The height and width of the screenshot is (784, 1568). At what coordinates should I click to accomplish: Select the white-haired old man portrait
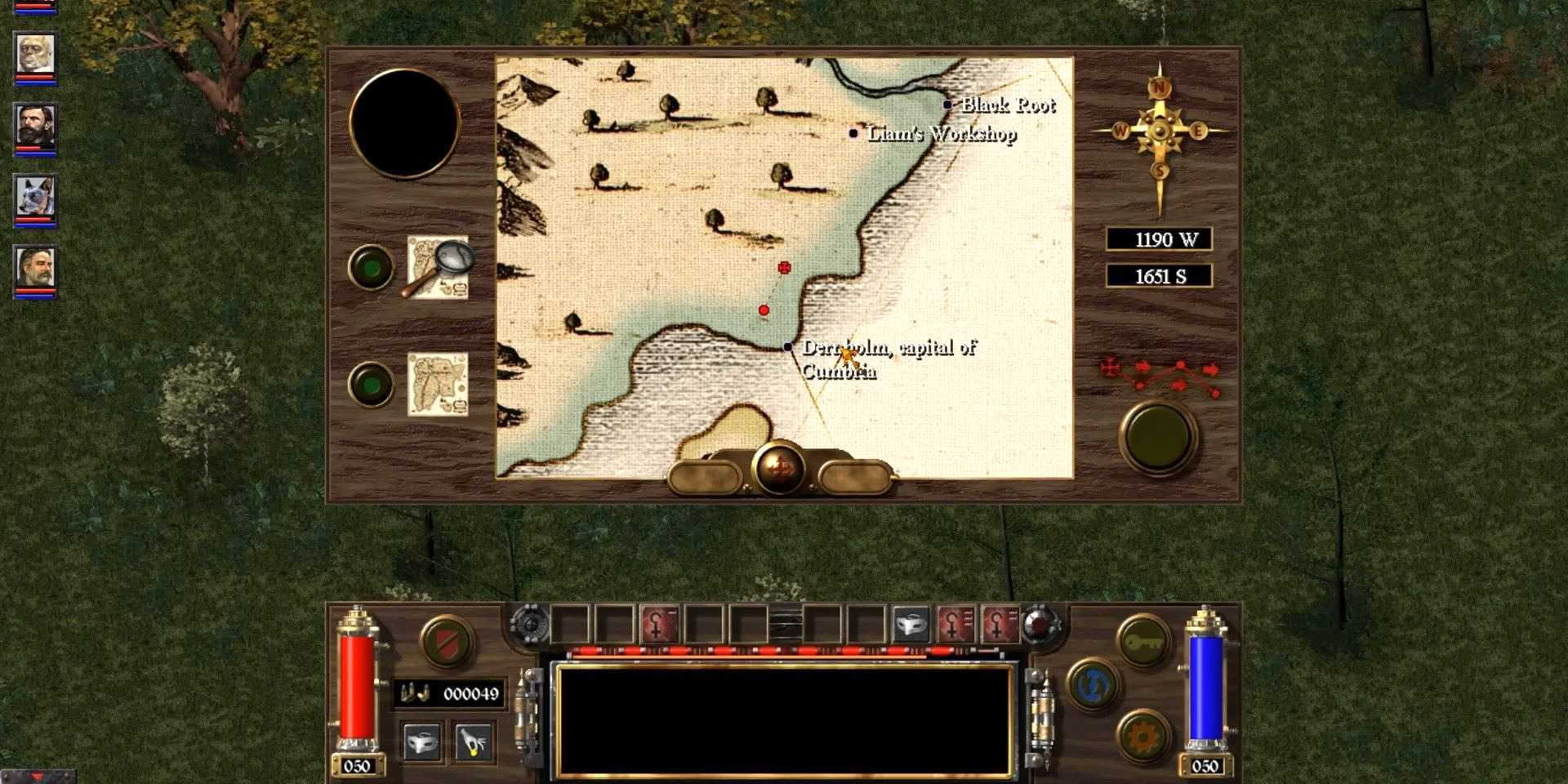click(35, 55)
